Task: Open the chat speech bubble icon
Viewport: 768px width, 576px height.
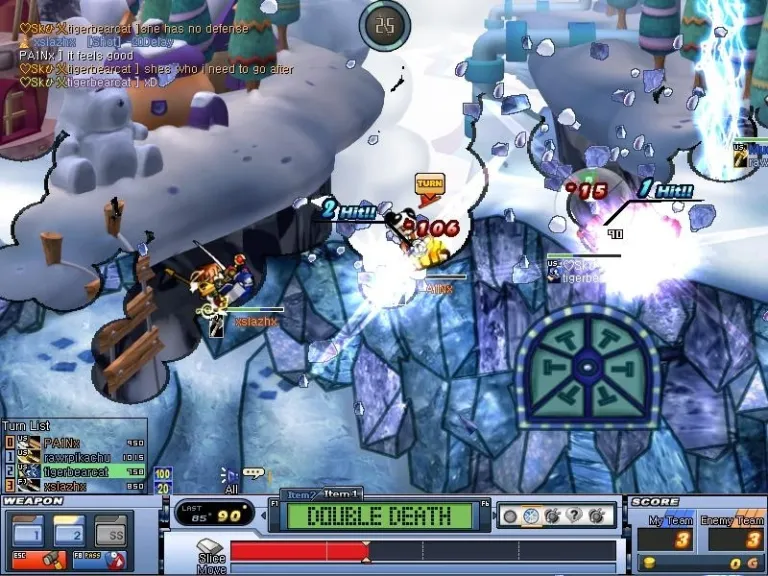Action: [255, 473]
